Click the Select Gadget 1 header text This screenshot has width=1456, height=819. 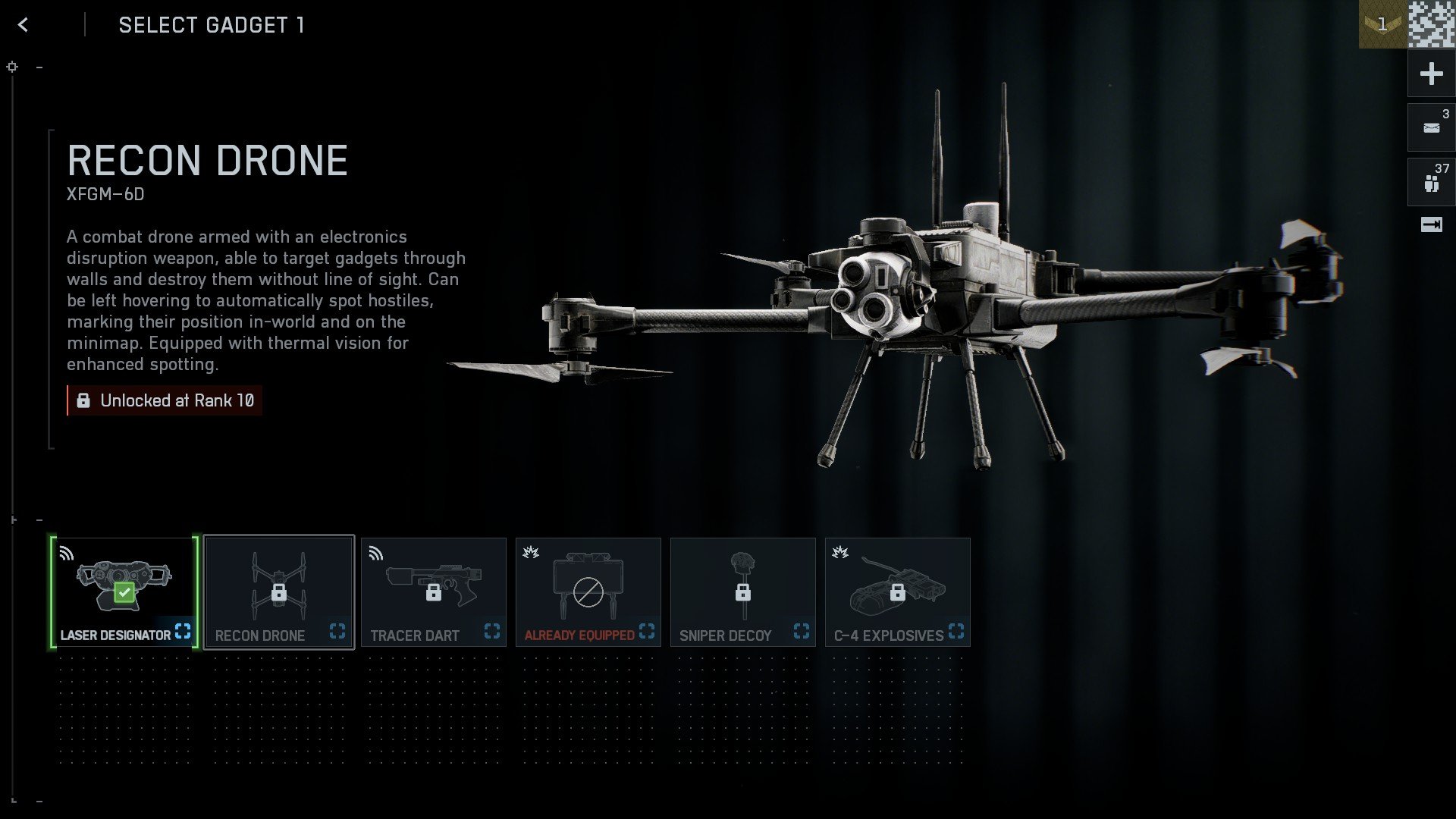coord(211,24)
